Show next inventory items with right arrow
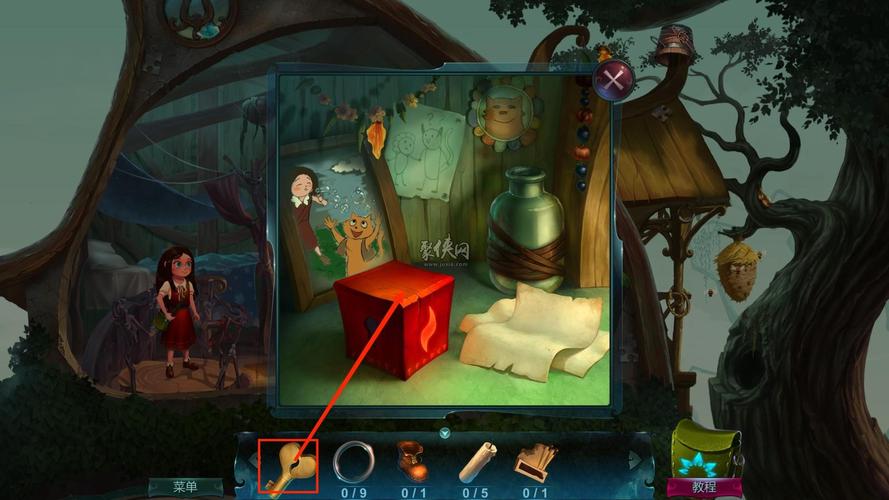This screenshot has width=889, height=500. pos(634,461)
